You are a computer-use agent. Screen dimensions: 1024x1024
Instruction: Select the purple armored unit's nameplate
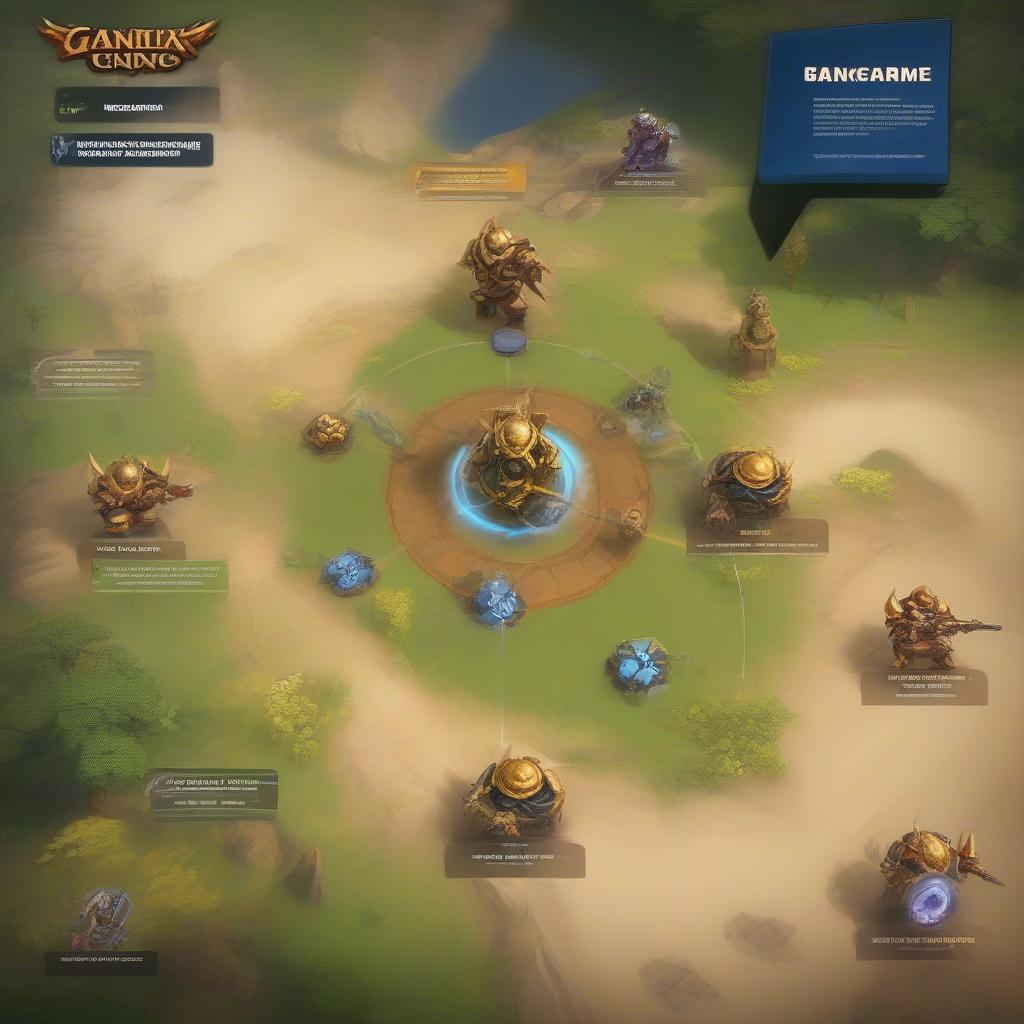pos(650,182)
